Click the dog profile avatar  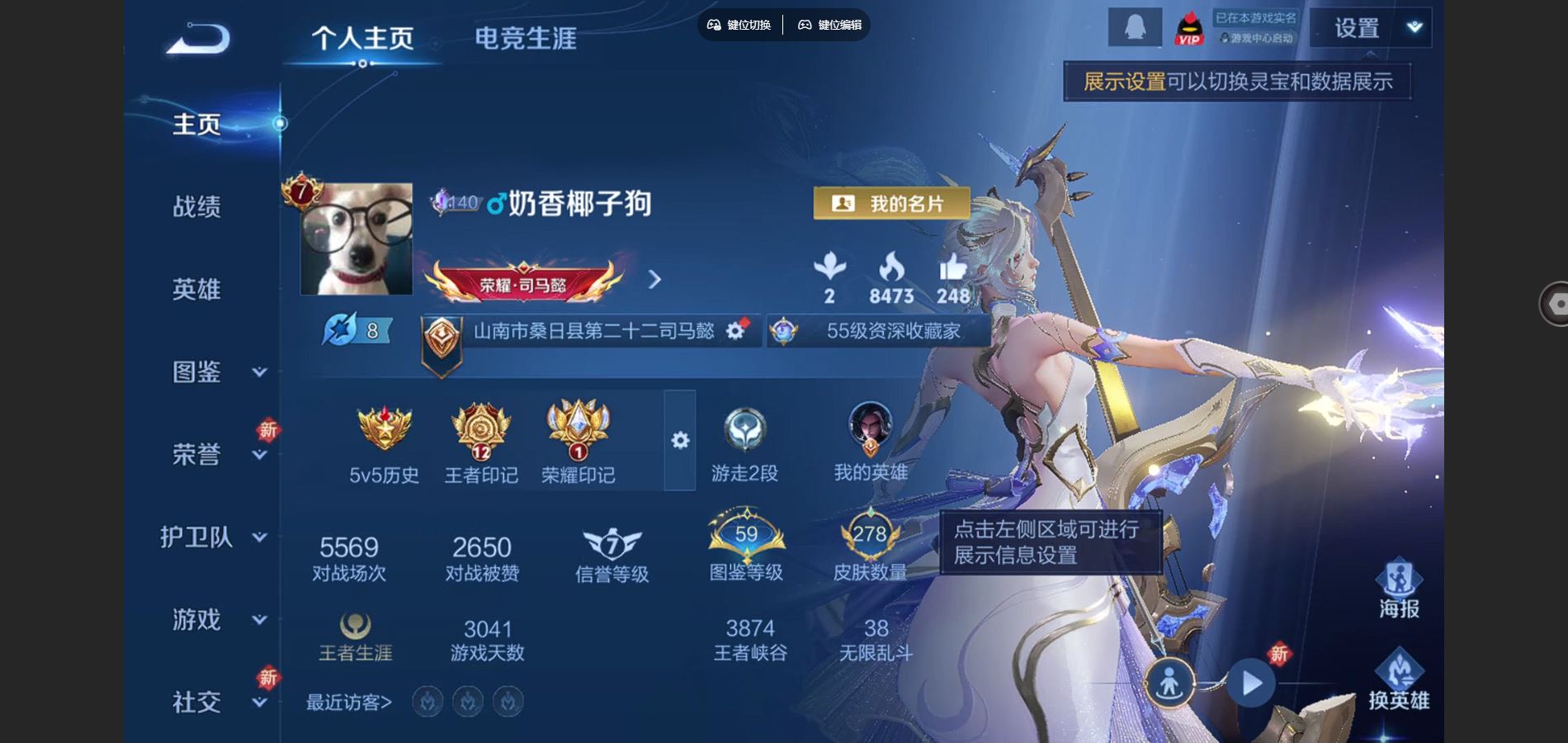(x=357, y=239)
